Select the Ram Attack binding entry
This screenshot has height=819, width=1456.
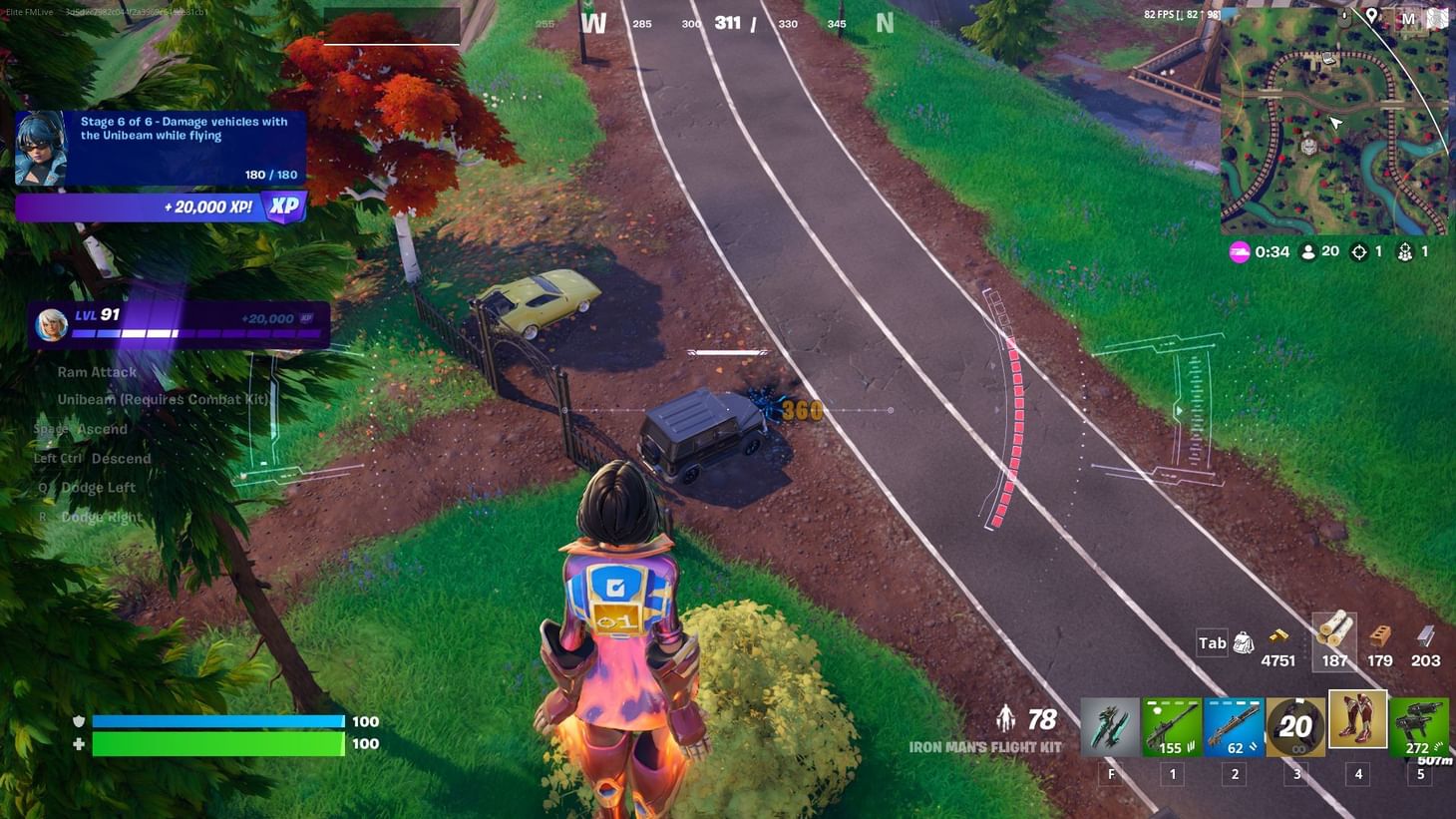[96, 371]
